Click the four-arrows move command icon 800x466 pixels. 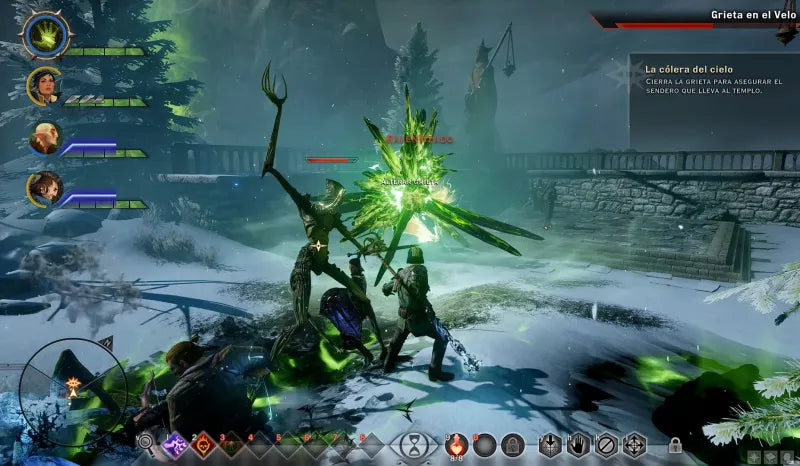point(634,445)
